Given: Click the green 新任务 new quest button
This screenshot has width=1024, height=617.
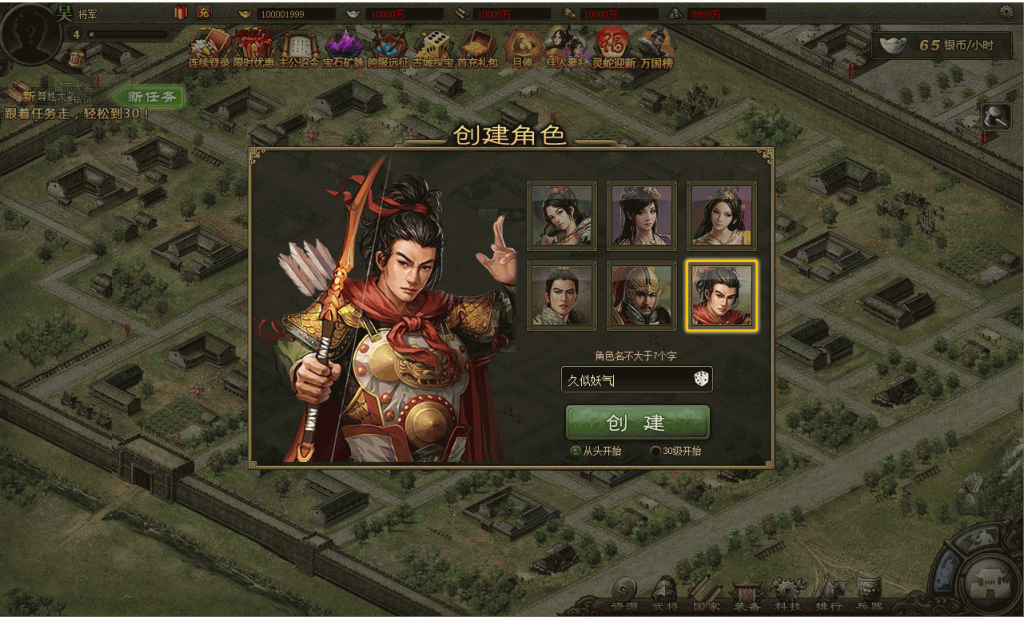Looking at the screenshot, I should [x=152, y=96].
